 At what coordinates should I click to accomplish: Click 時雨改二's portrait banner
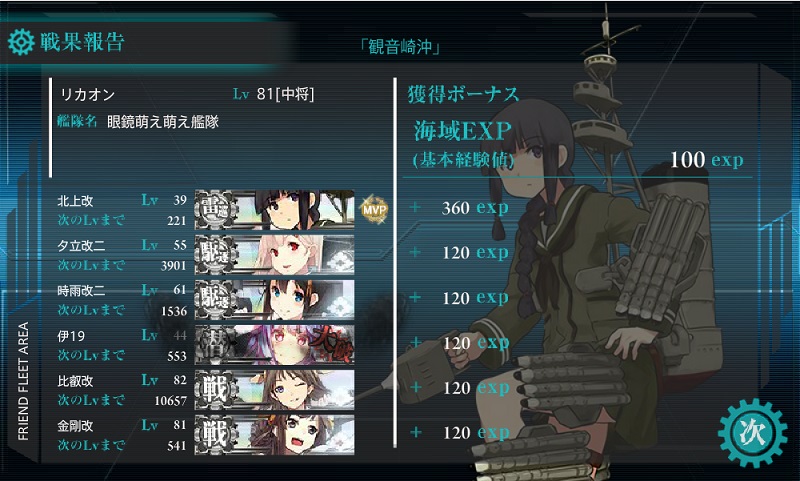coord(275,297)
